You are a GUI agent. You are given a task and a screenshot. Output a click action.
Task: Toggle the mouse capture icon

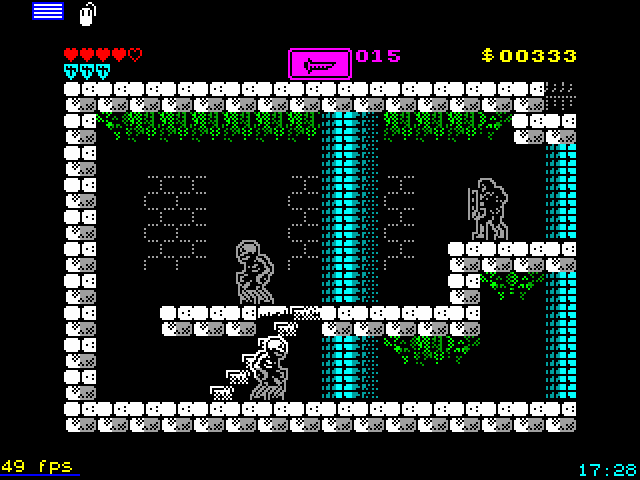(x=87, y=13)
